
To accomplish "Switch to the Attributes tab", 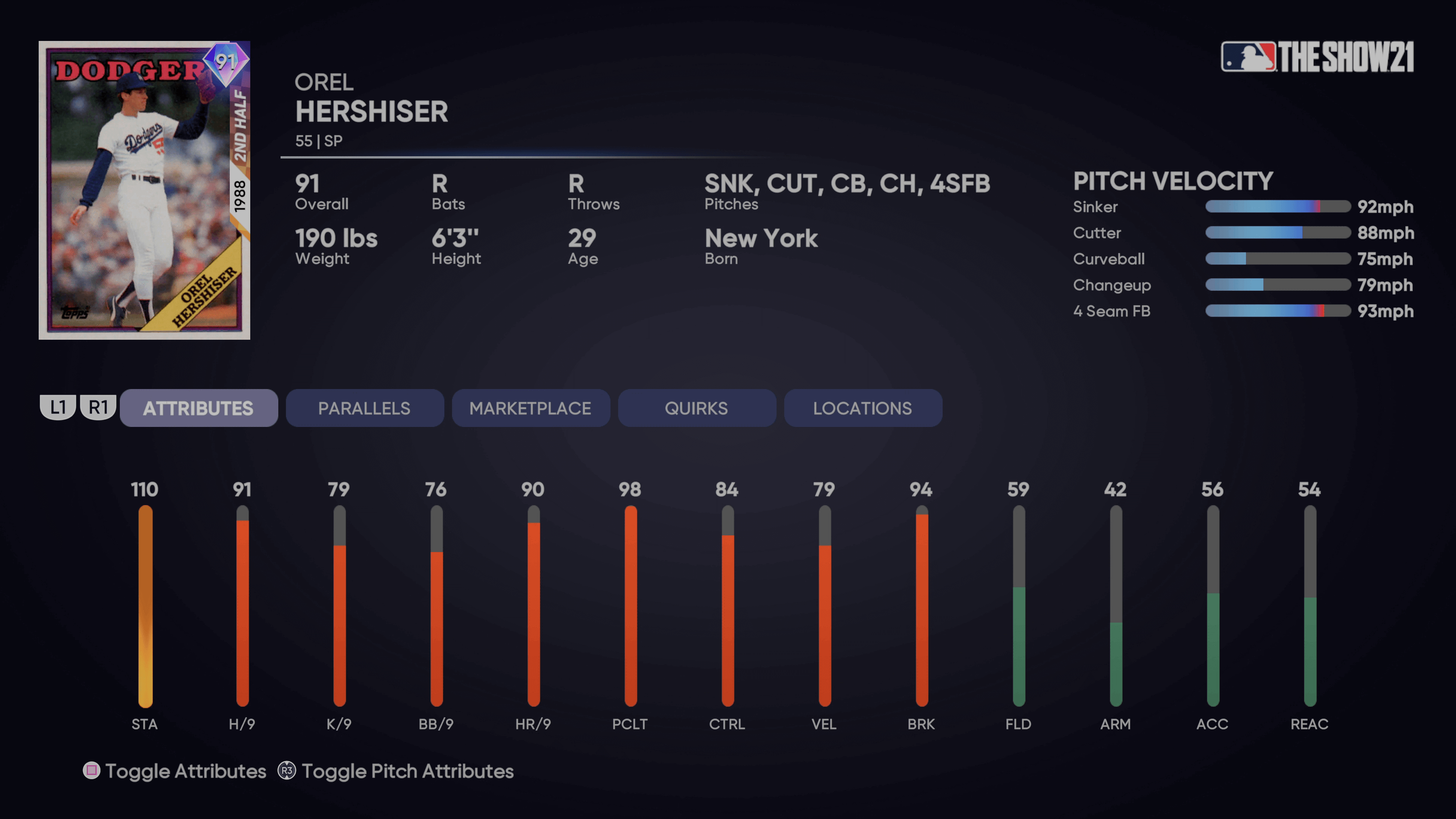I will tap(198, 408).
